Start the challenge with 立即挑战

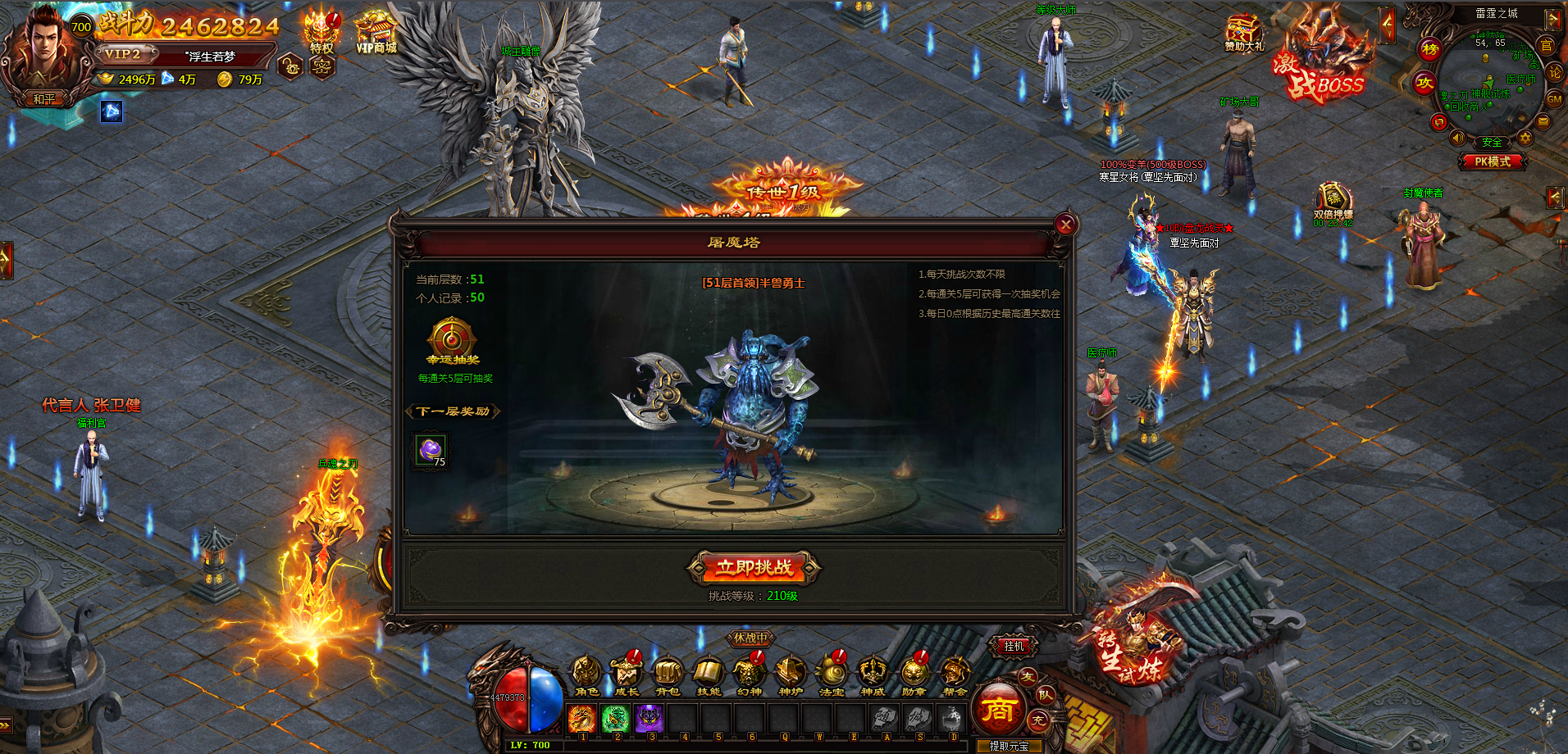point(754,567)
